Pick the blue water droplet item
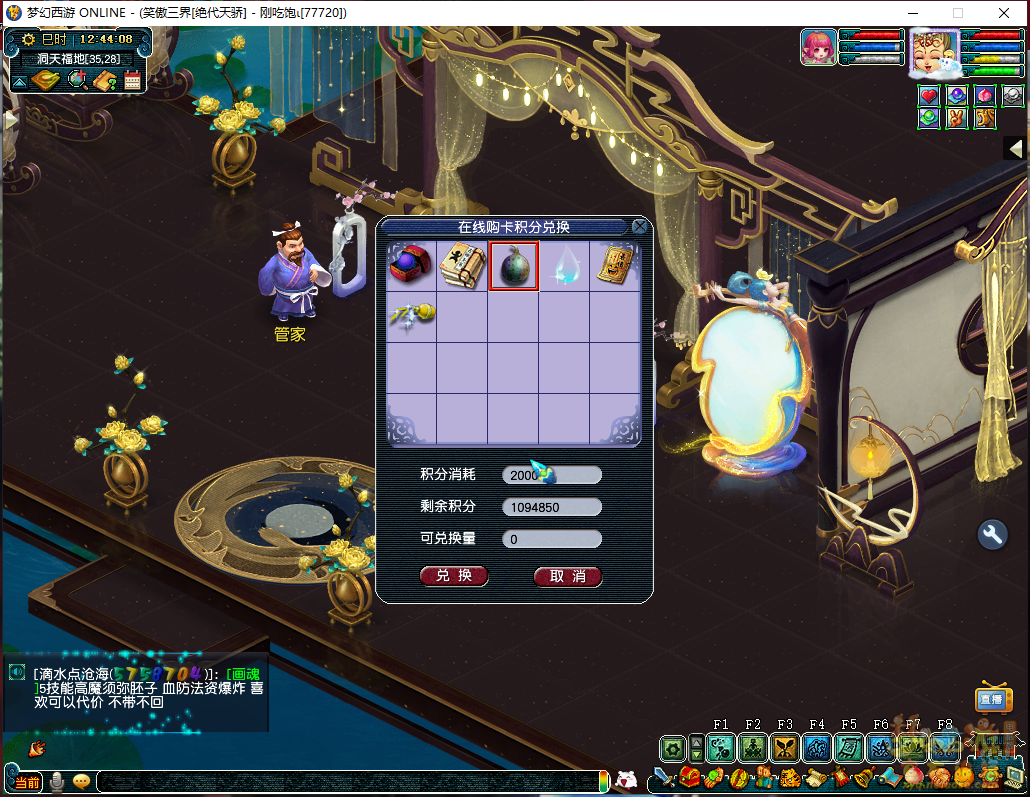Viewport: 1030px width, 797px height. (565, 266)
